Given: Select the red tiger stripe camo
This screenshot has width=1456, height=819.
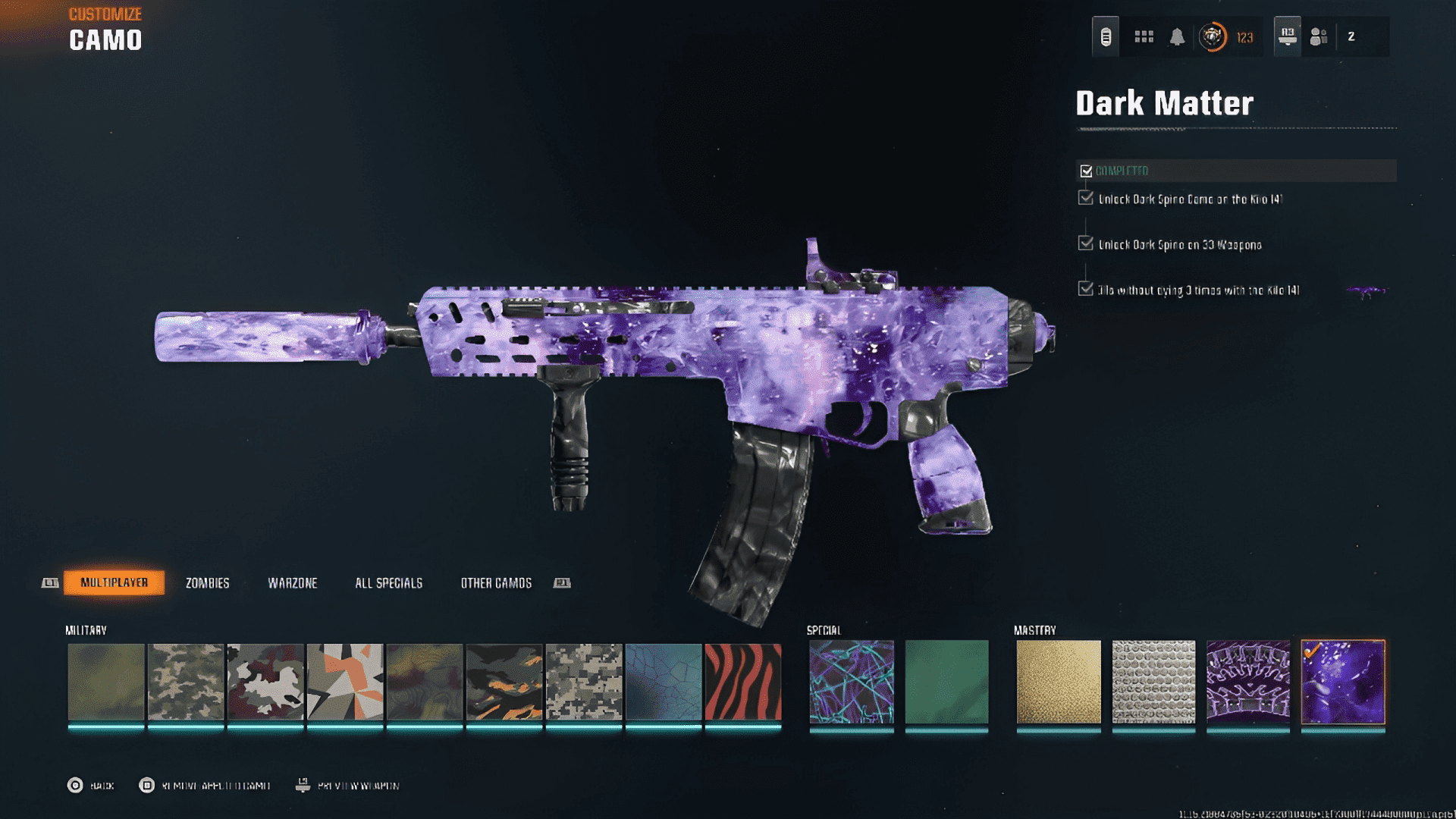Looking at the screenshot, I should [742, 682].
